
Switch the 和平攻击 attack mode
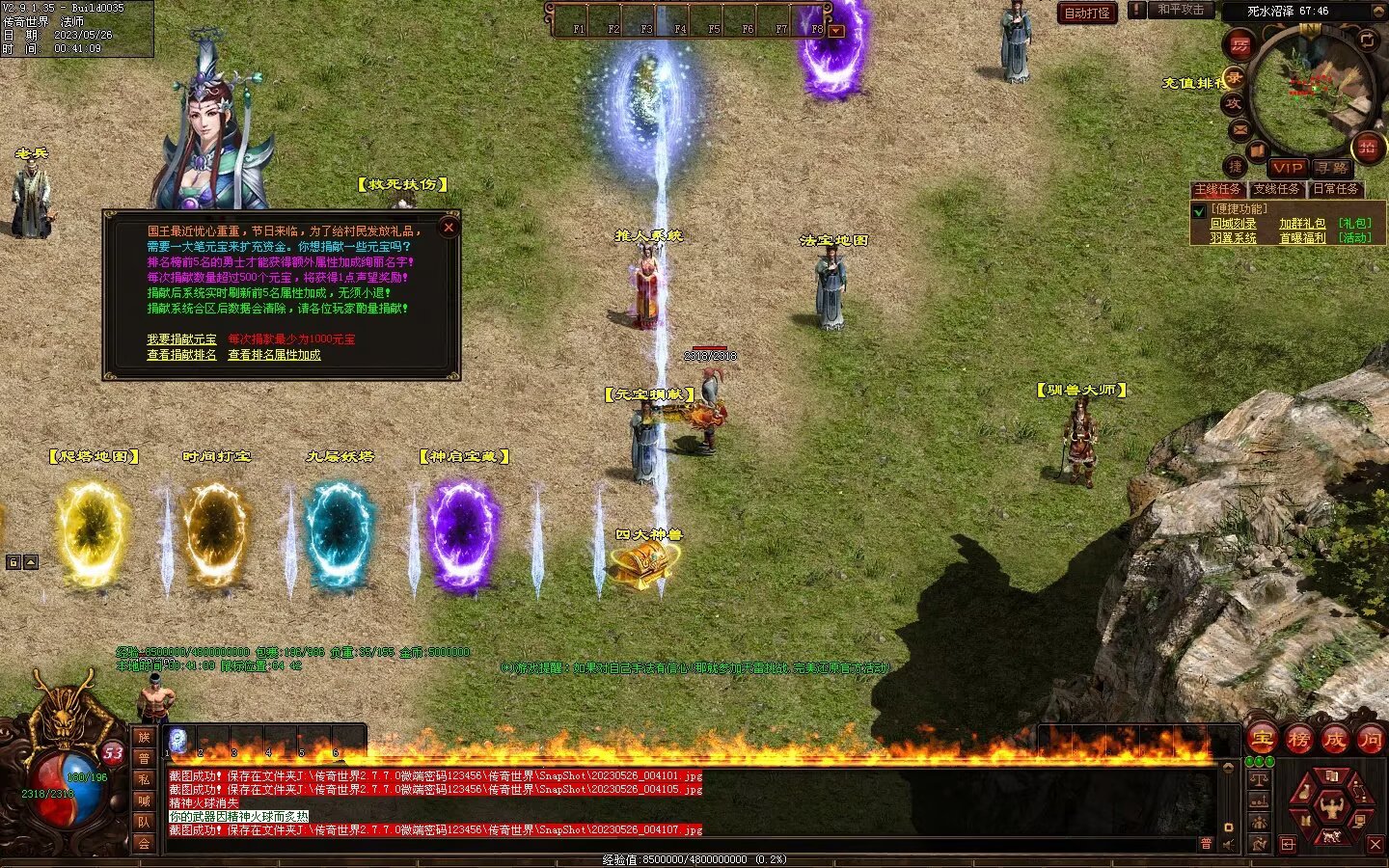(1181, 10)
